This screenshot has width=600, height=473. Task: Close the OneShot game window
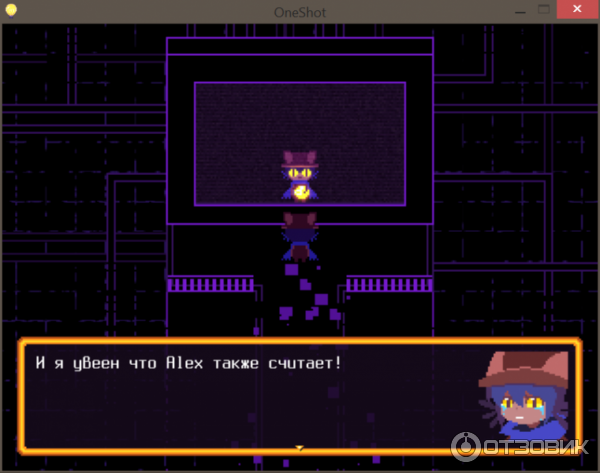pos(577,8)
